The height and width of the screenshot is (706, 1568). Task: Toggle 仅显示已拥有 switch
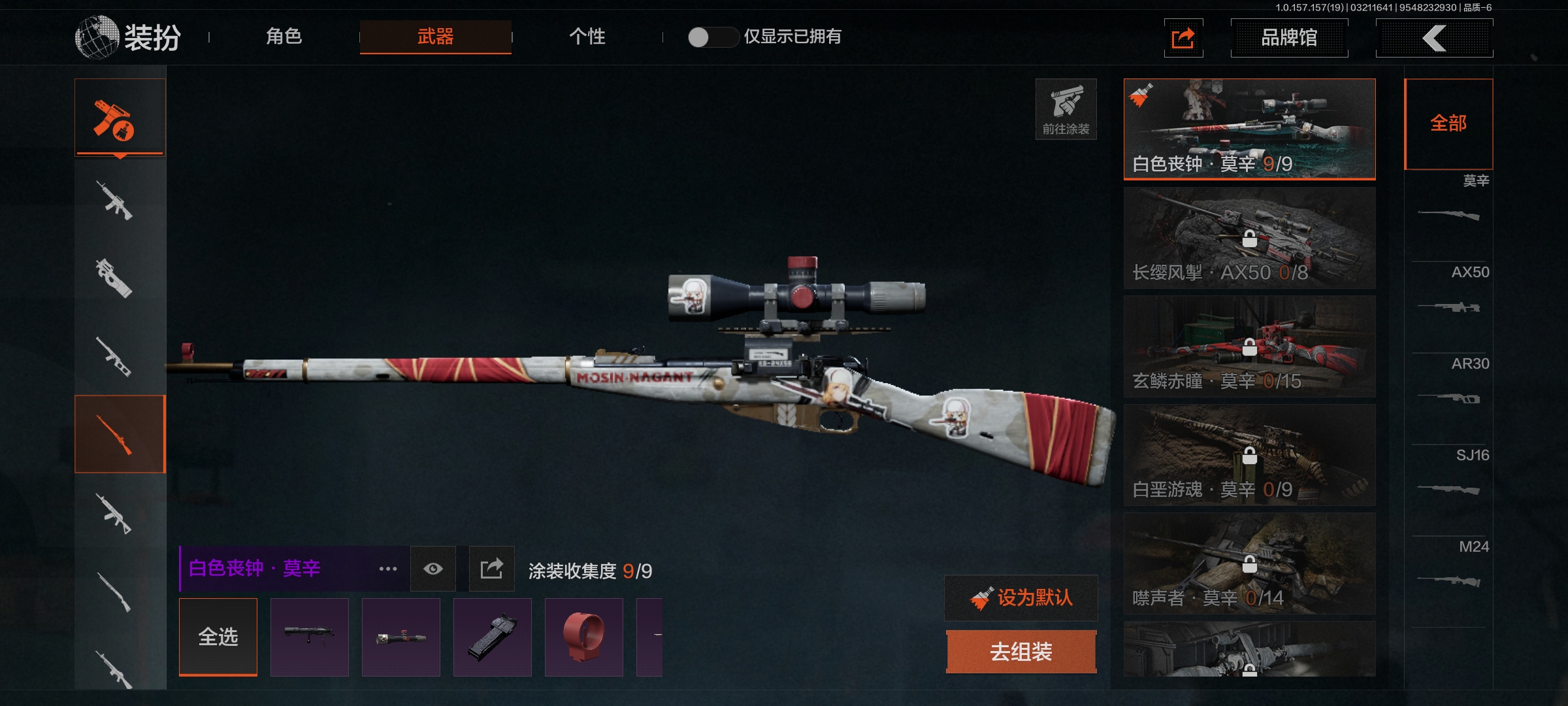(x=712, y=37)
